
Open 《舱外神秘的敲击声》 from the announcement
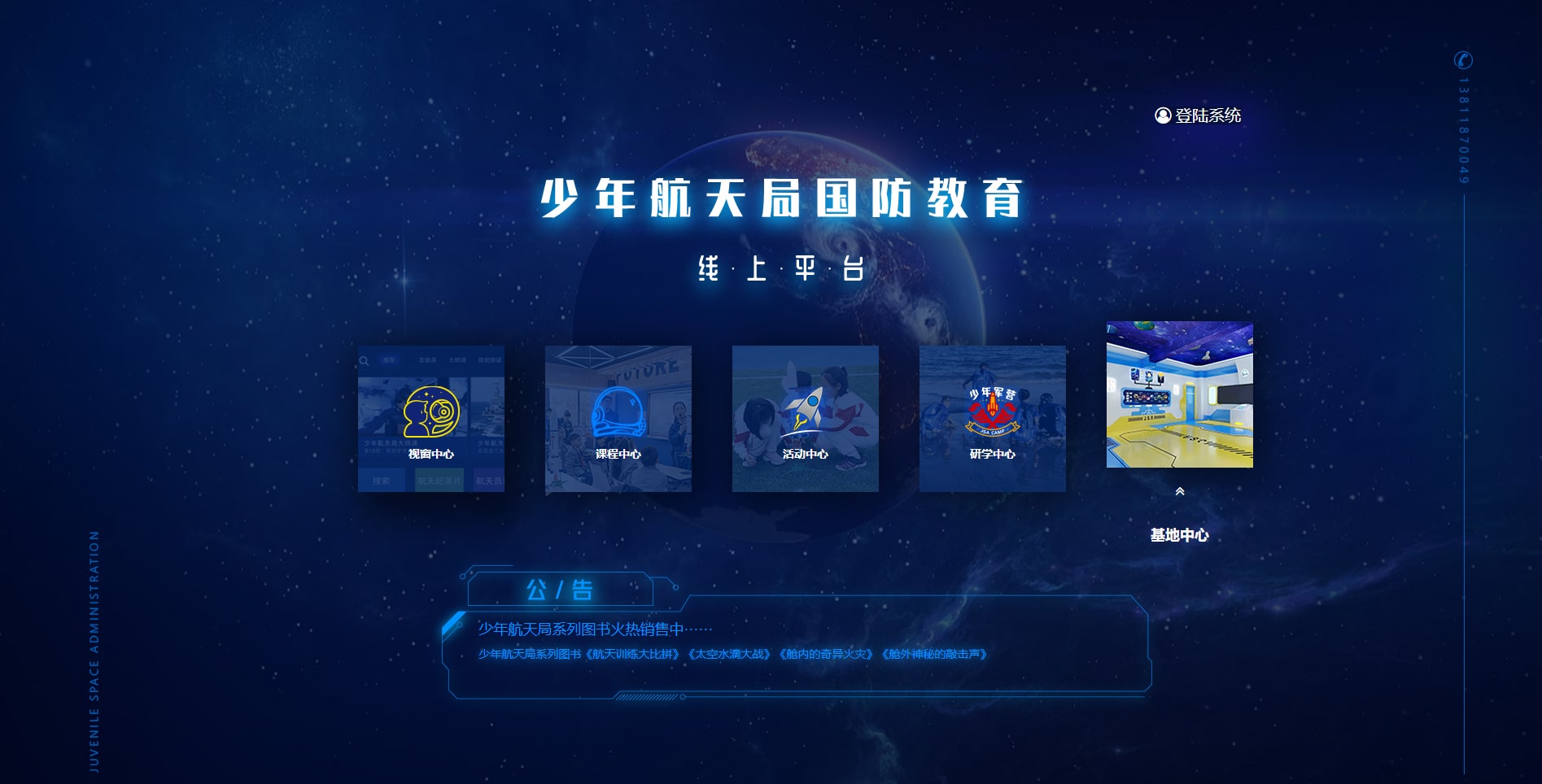[x=937, y=653]
